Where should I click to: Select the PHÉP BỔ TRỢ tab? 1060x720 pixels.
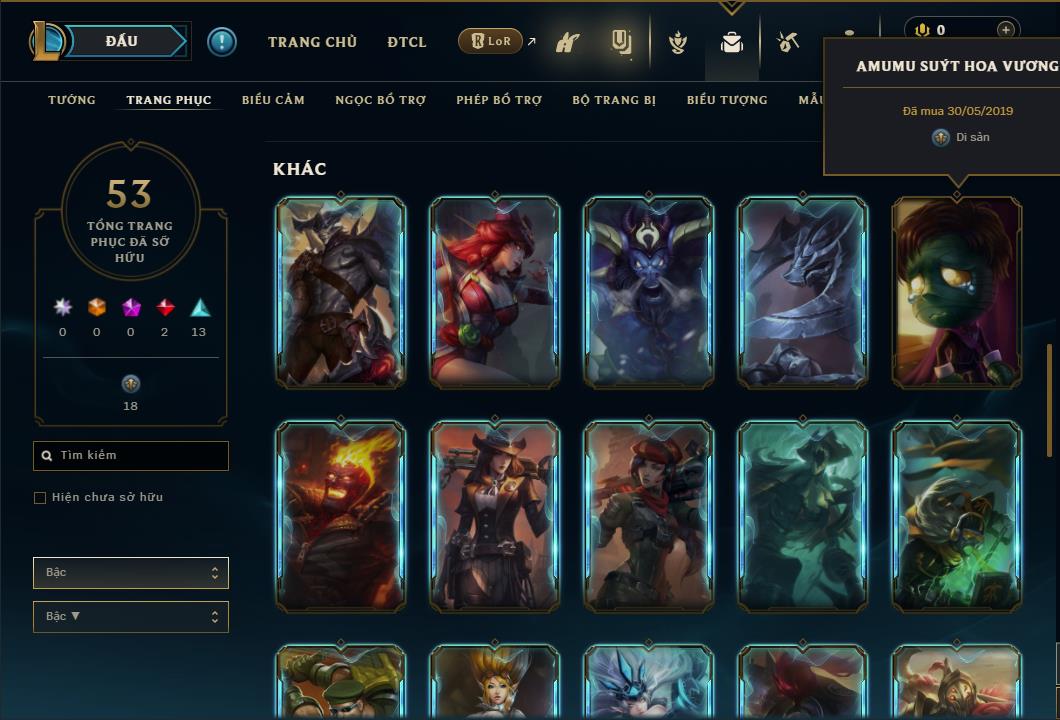click(x=498, y=100)
